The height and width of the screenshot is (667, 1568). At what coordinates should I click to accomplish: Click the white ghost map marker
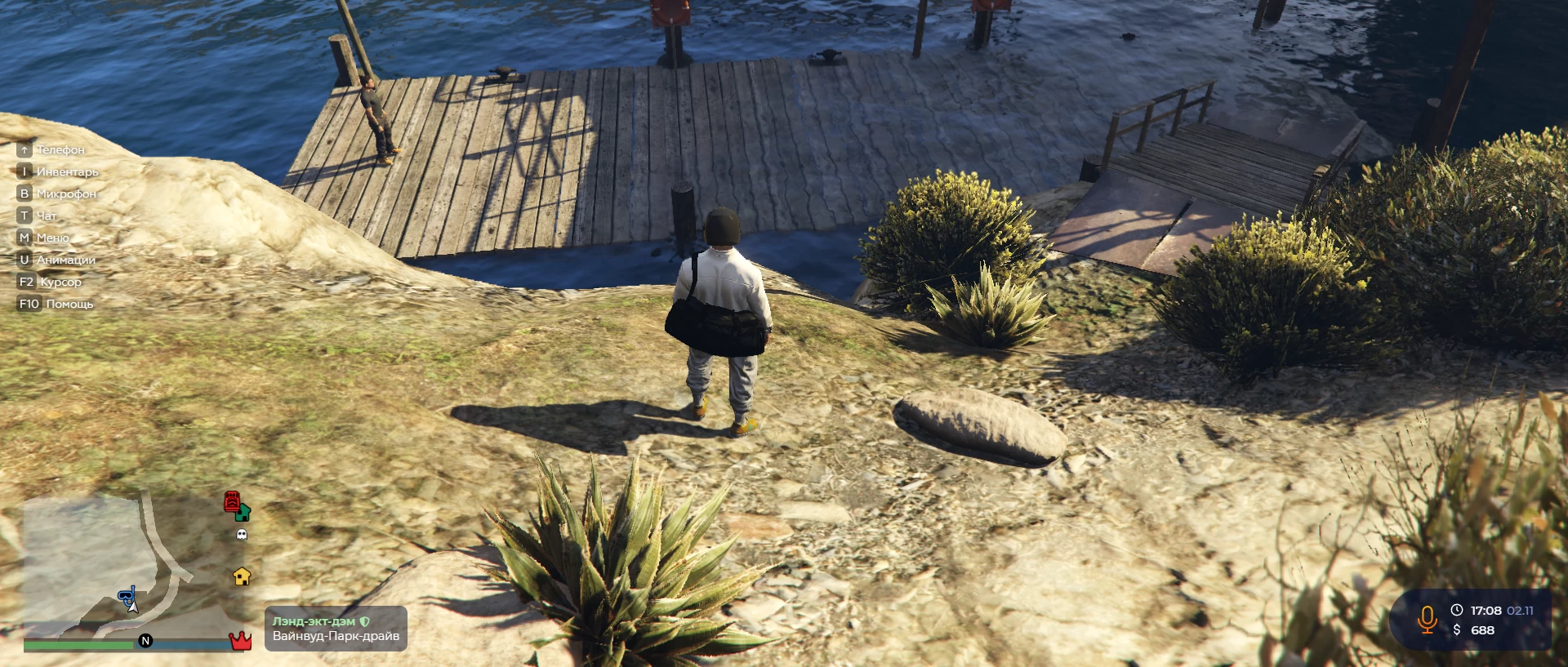tap(241, 535)
